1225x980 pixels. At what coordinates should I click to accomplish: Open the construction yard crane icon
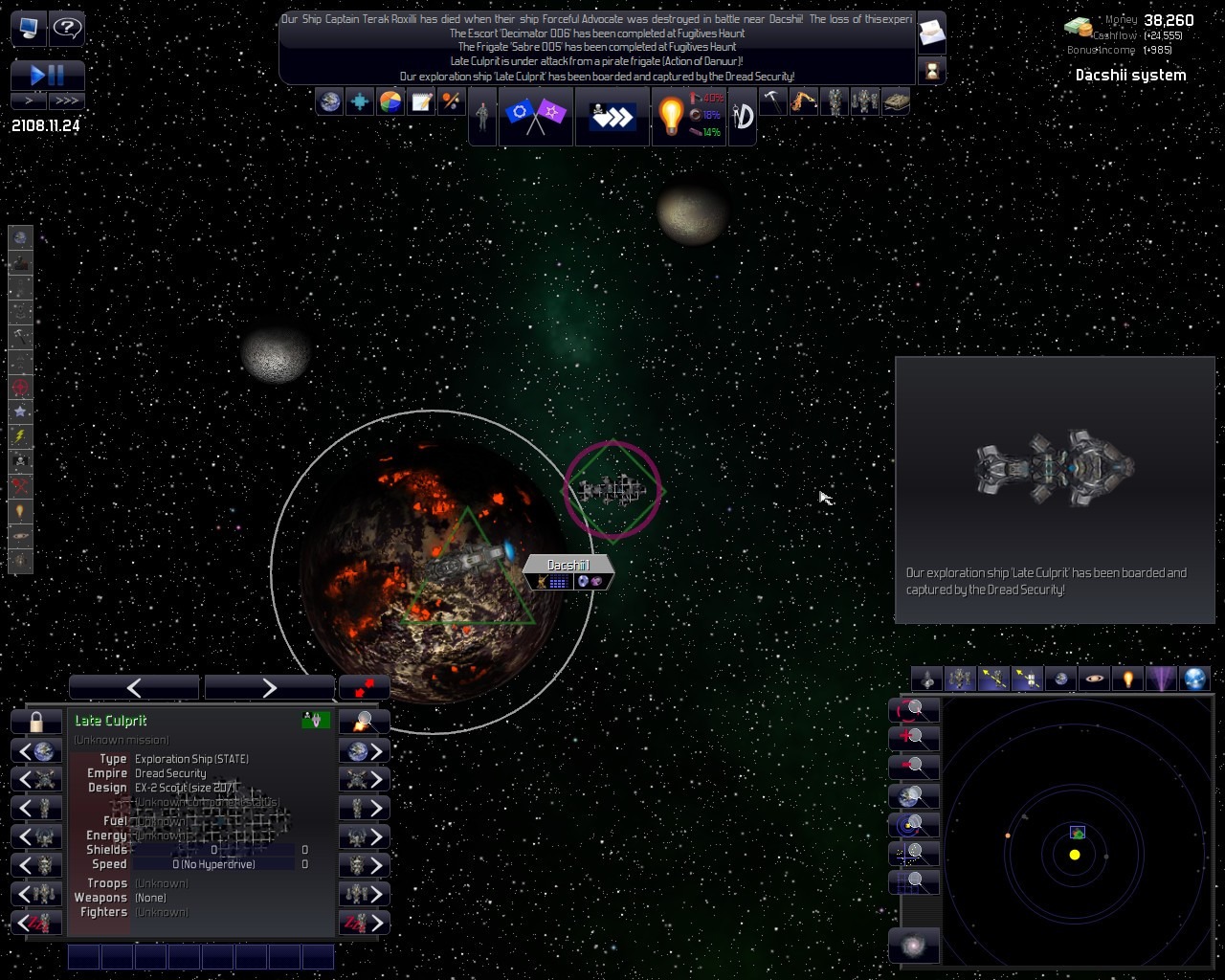tap(803, 101)
